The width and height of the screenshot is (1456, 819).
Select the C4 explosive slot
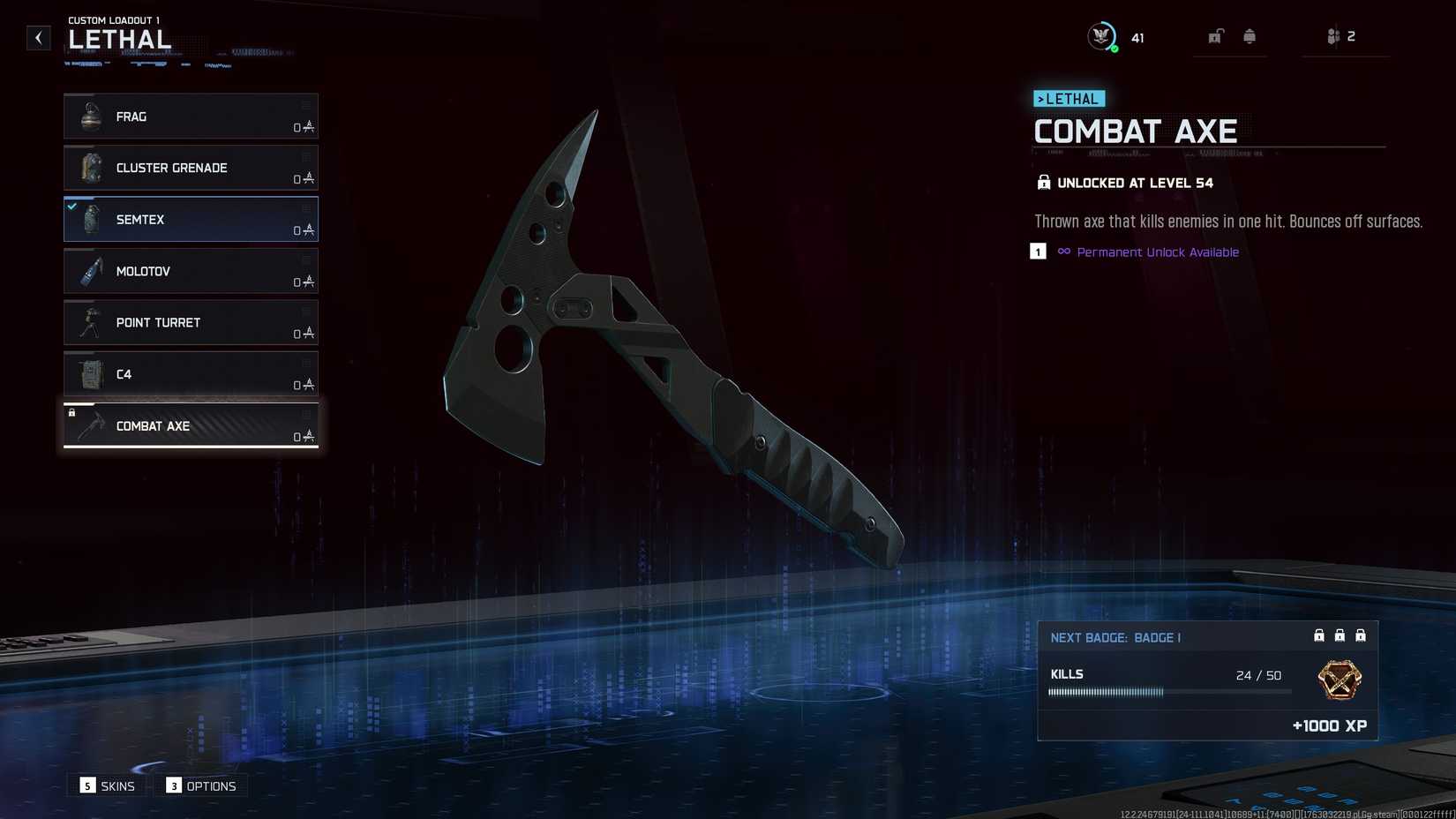tap(190, 374)
